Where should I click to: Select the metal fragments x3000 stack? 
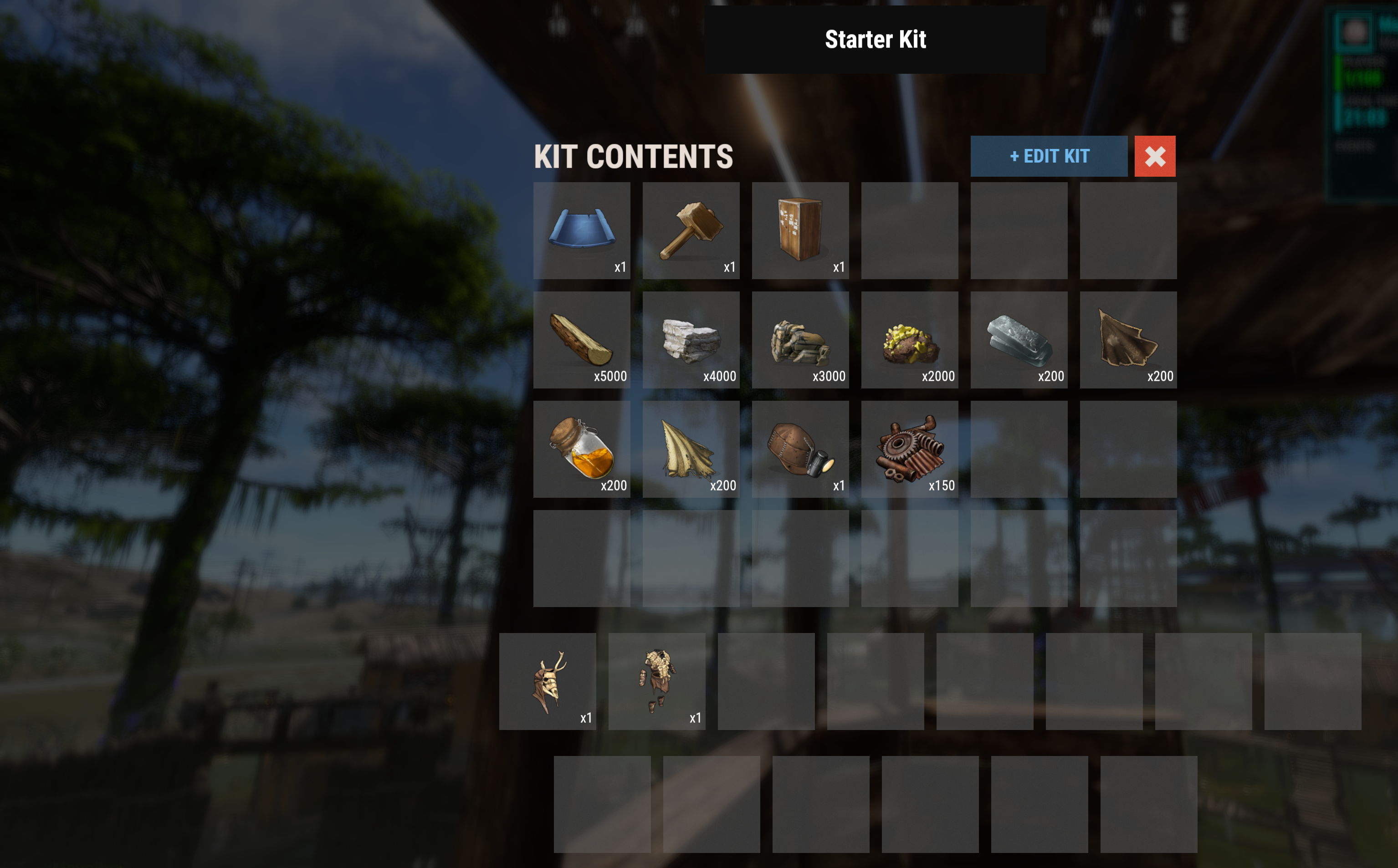[x=800, y=340]
